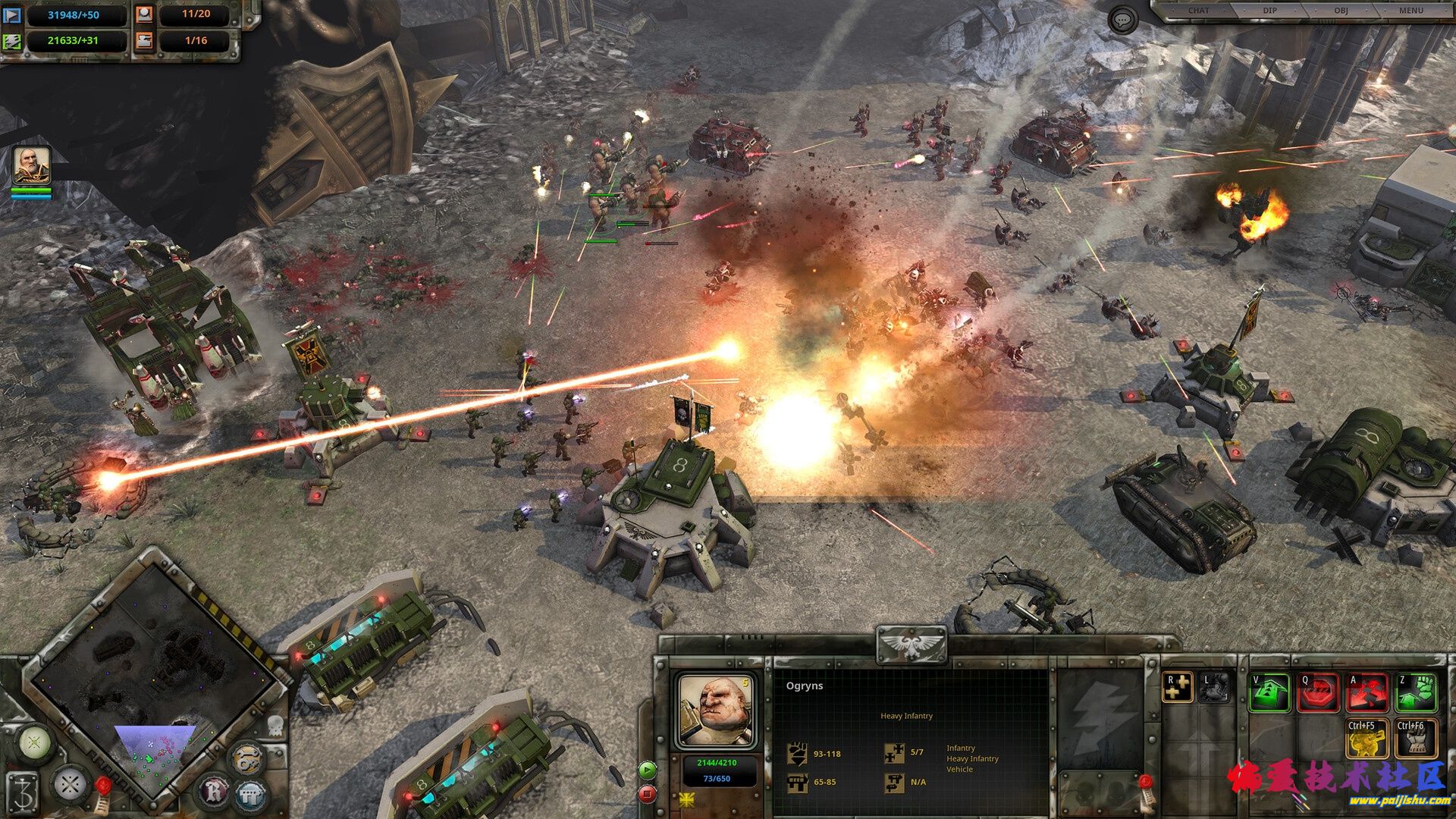Click the green play arrow button

click(x=647, y=770)
